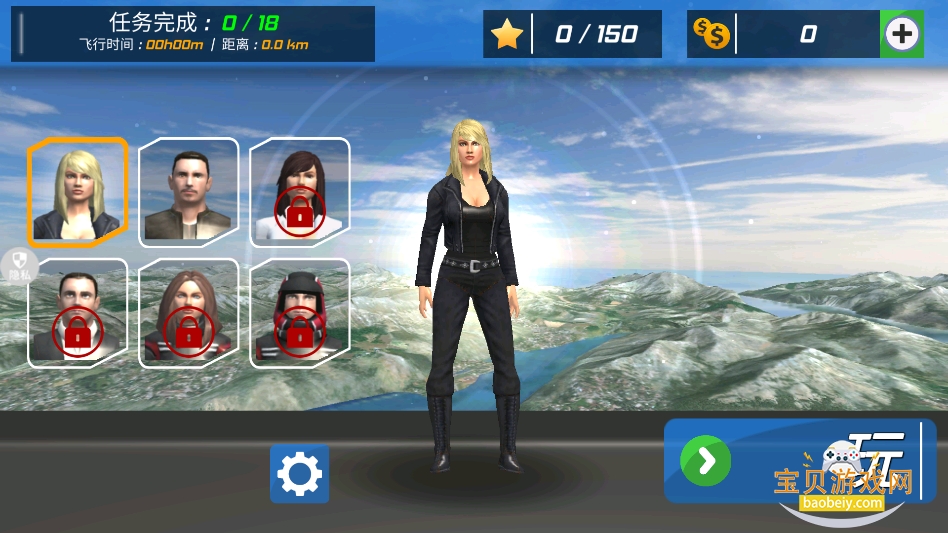Viewport: 948px width, 533px height.
Task: Pick the locked man in dark suit
Action: click(x=78, y=312)
